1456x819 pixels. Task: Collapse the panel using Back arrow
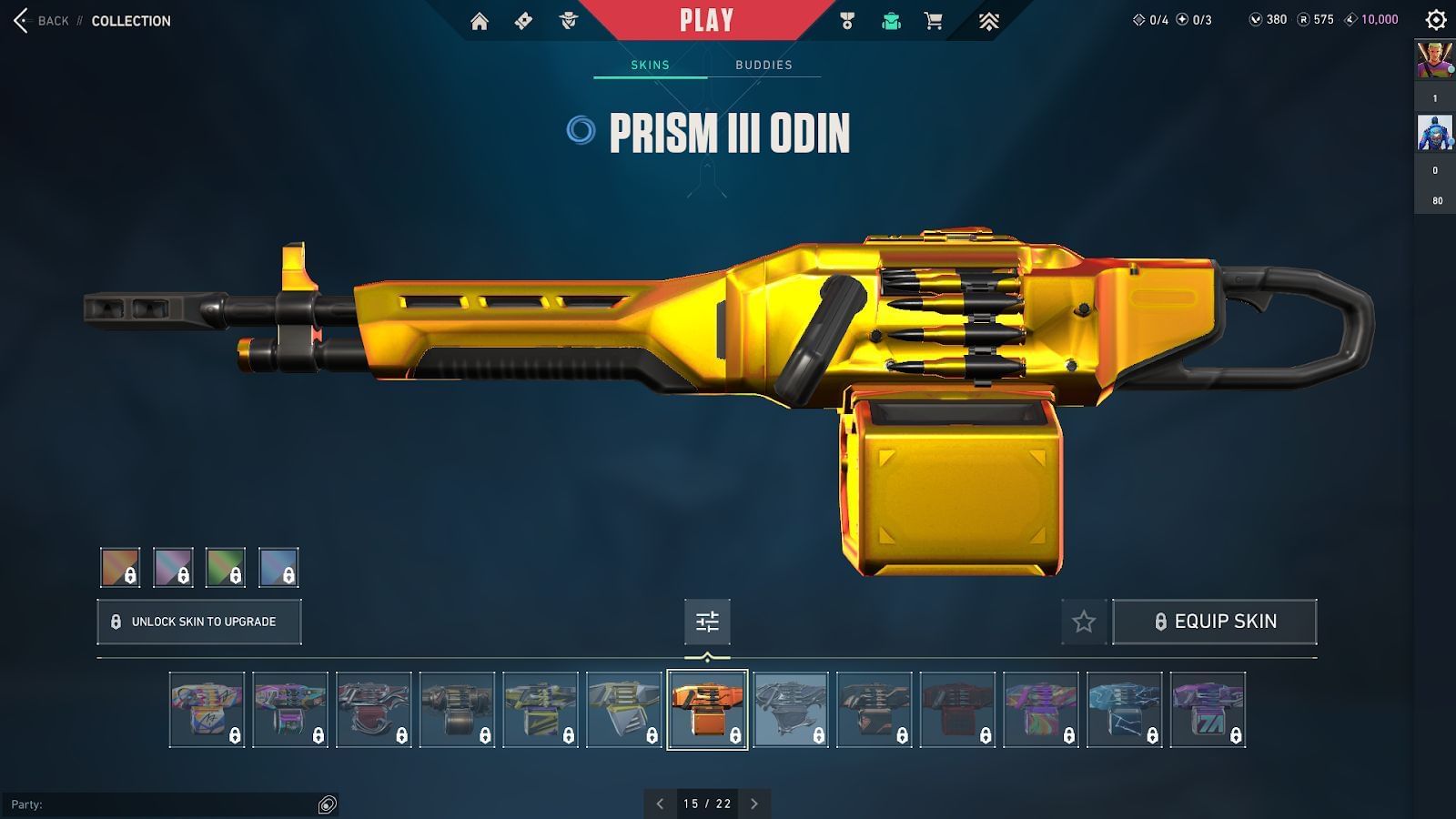[20, 20]
